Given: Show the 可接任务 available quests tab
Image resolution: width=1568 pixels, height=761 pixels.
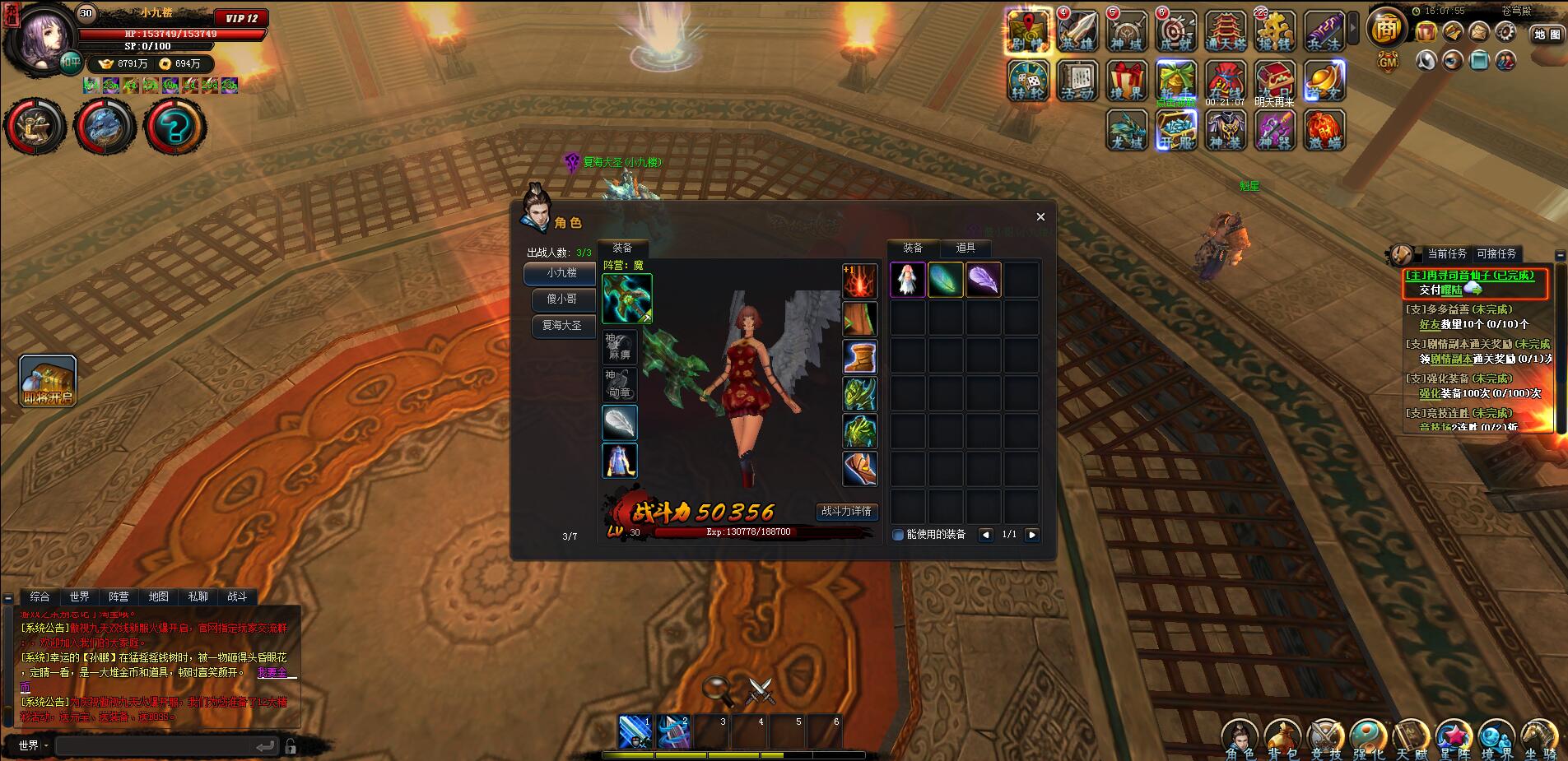Looking at the screenshot, I should (x=1496, y=254).
